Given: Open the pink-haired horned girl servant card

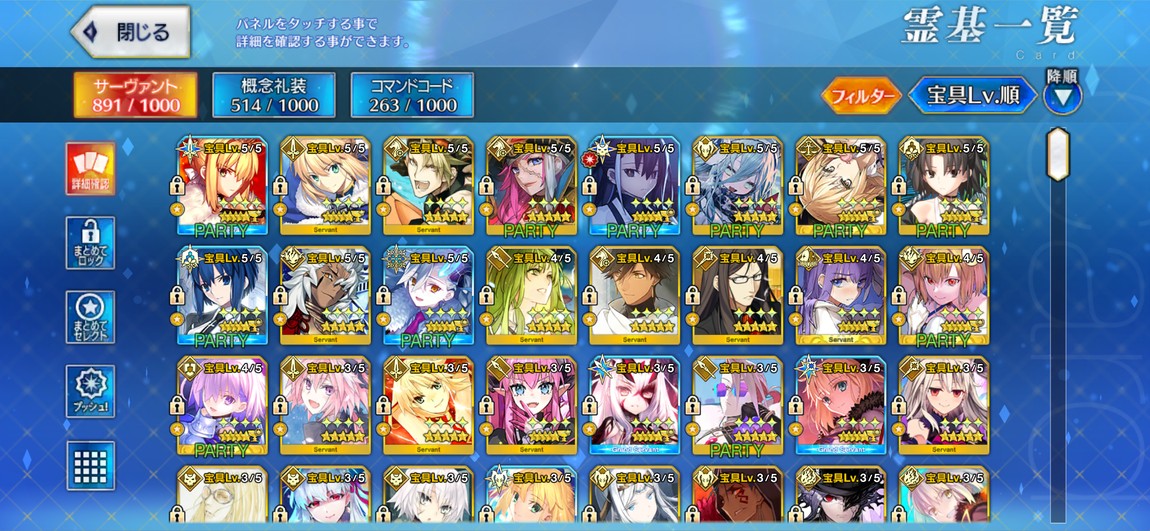Looking at the screenshot, I should pyautogui.click(x=531, y=406).
